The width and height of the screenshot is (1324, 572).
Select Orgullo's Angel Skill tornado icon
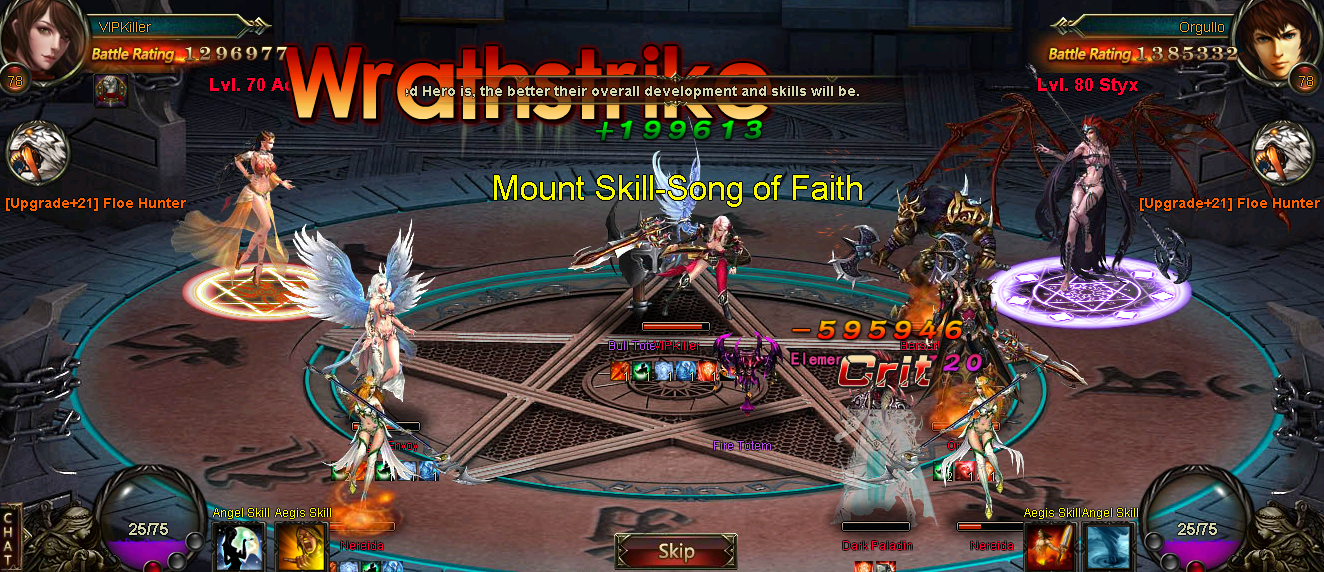point(1109,546)
